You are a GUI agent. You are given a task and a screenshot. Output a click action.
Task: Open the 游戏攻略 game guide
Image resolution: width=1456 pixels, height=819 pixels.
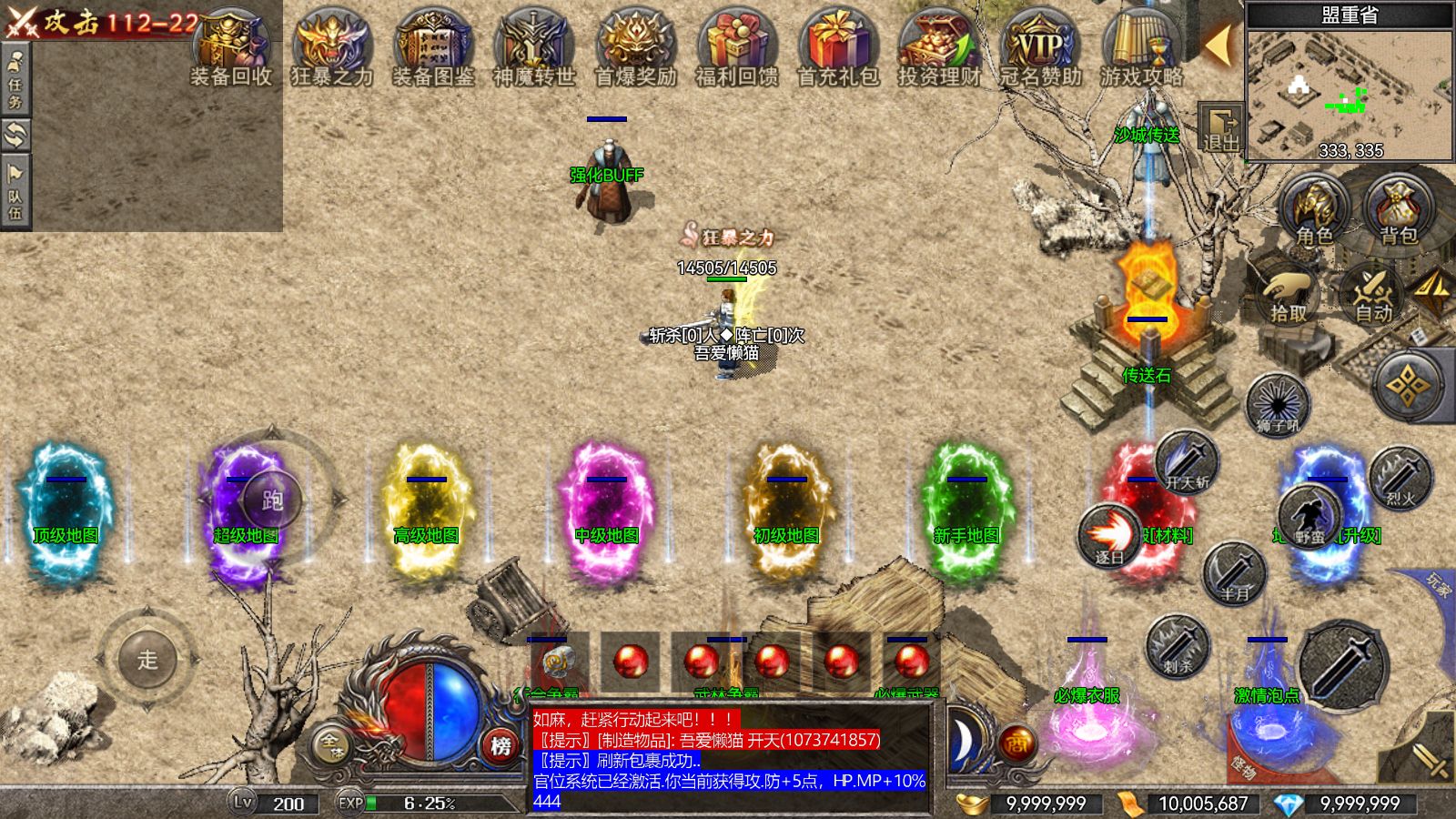(1141, 47)
